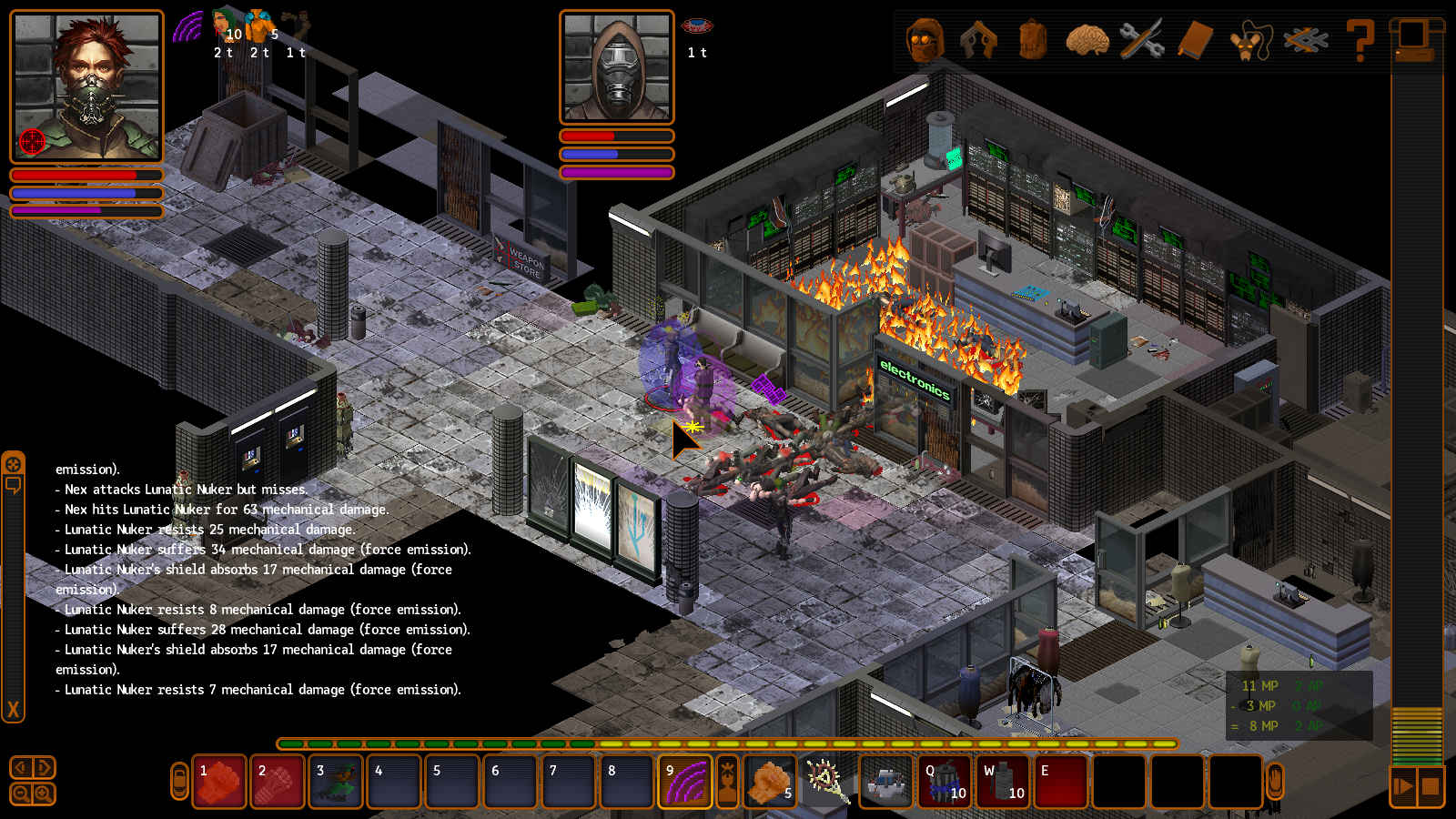Zoom out with the magnifier minus button
The width and height of the screenshot is (1456, 819).
coord(22,794)
